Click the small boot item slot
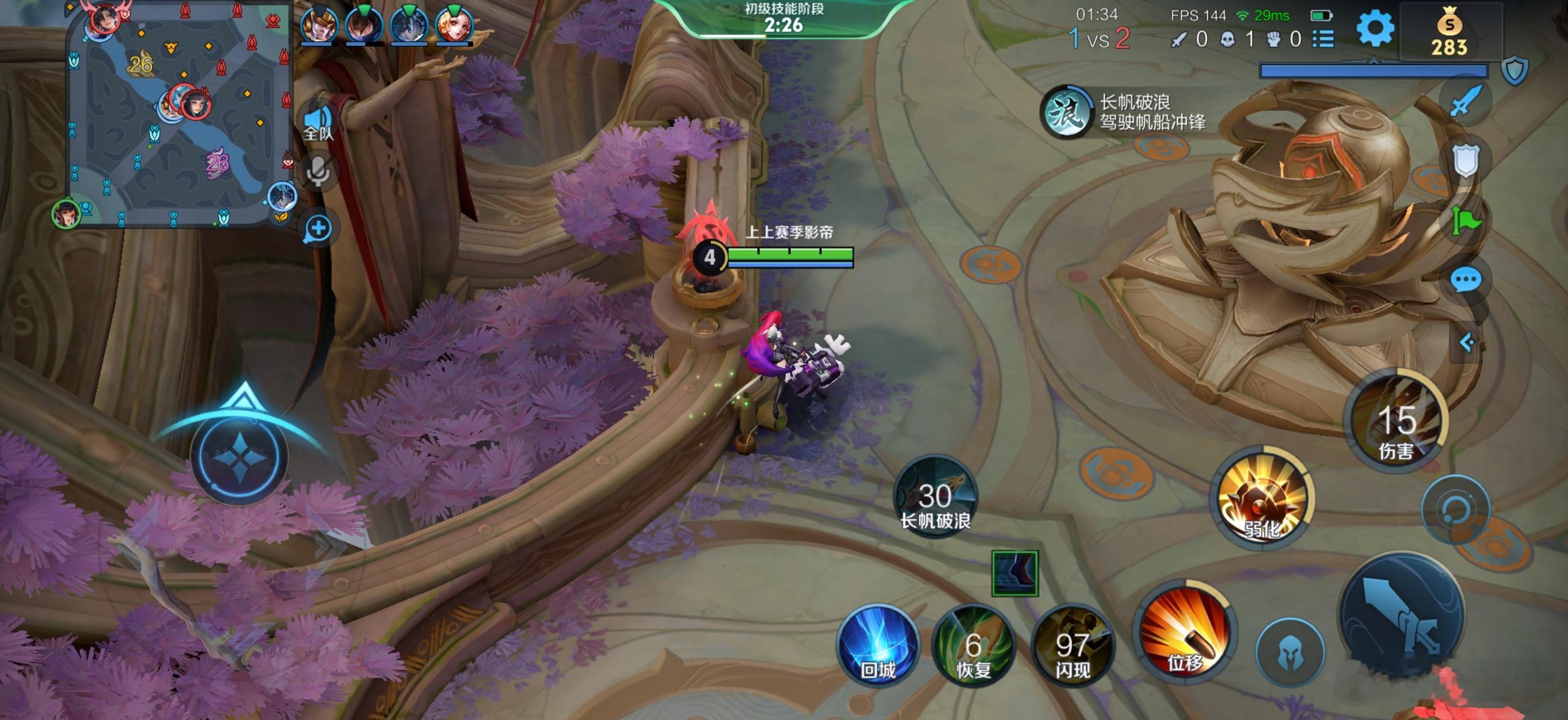Image resolution: width=1568 pixels, height=720 pixels. click(x=1015, y=573)
